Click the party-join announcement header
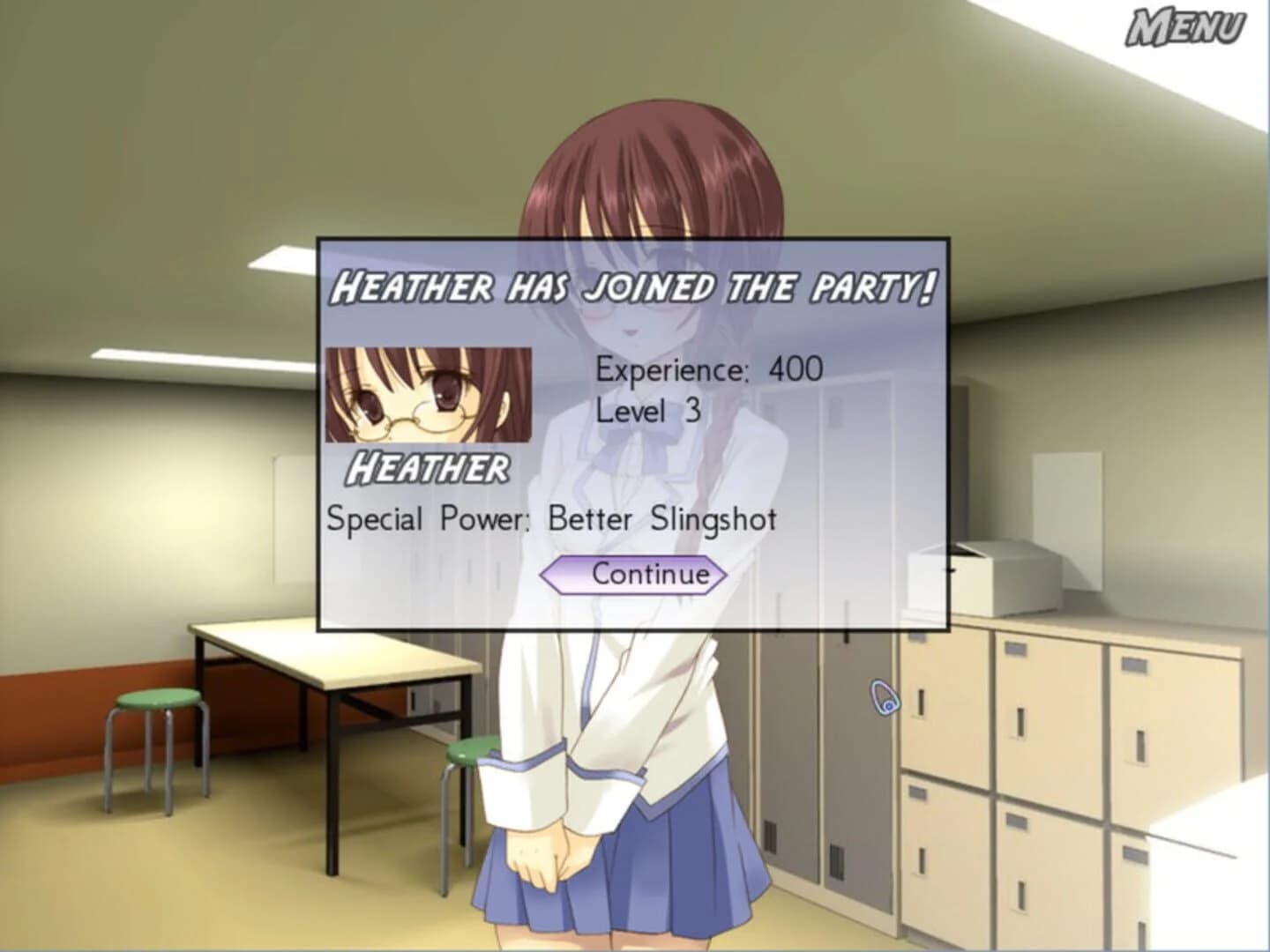This screenshot has width=1270, height=952. click(635, 286)
